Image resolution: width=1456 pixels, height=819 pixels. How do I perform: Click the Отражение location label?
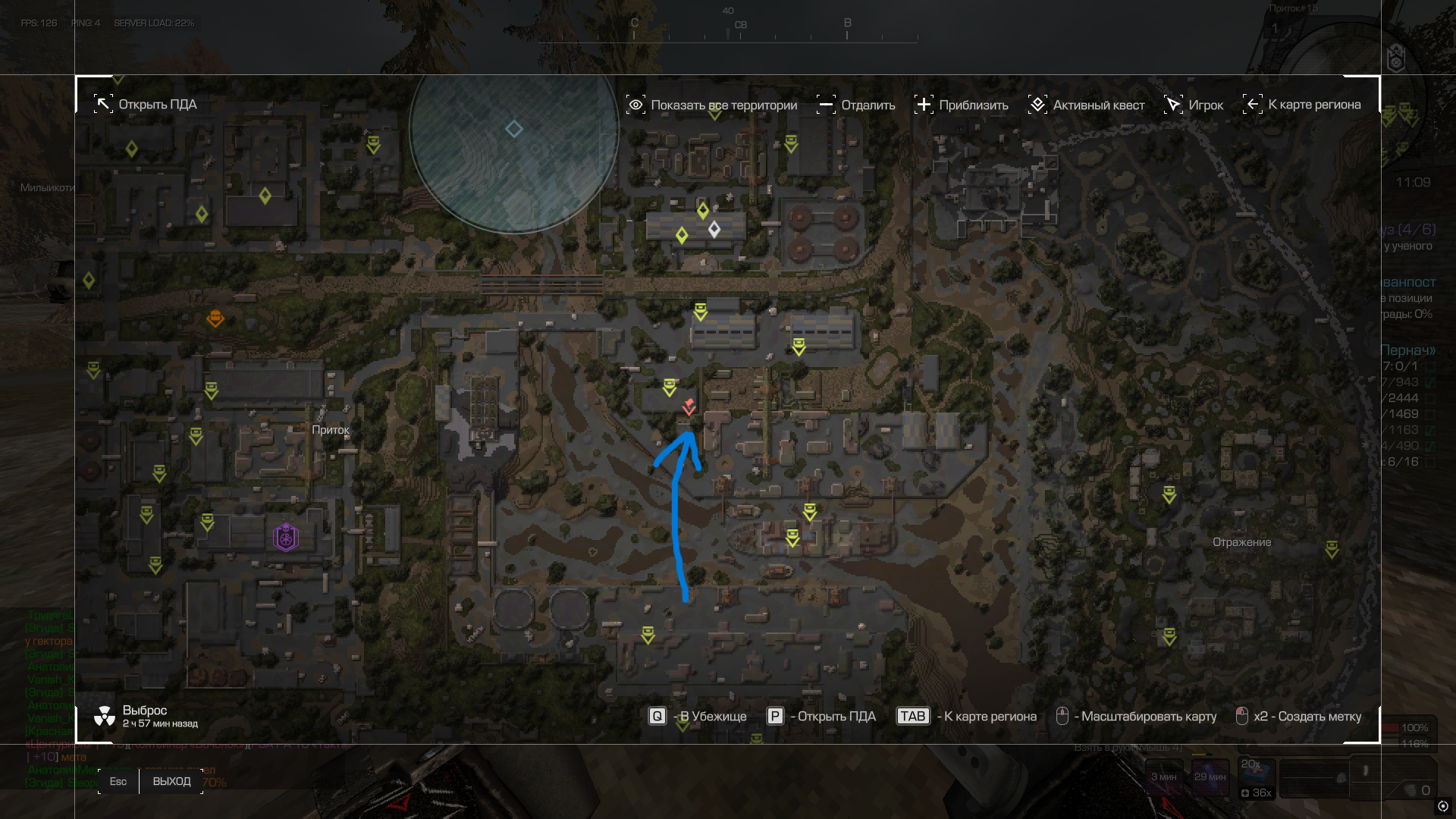pos(1241,542)
